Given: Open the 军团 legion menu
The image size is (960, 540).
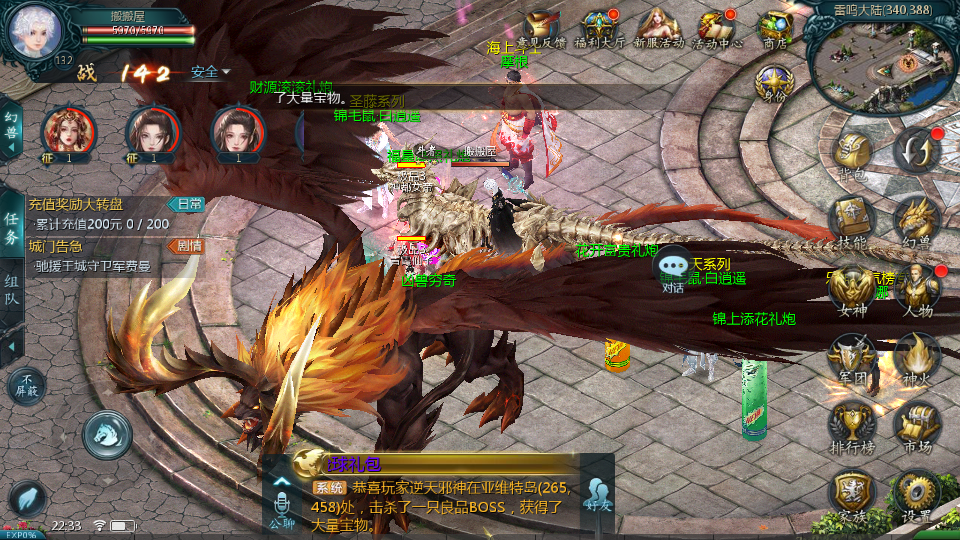Looking at the screenshot, I should (x=852, y=357).
